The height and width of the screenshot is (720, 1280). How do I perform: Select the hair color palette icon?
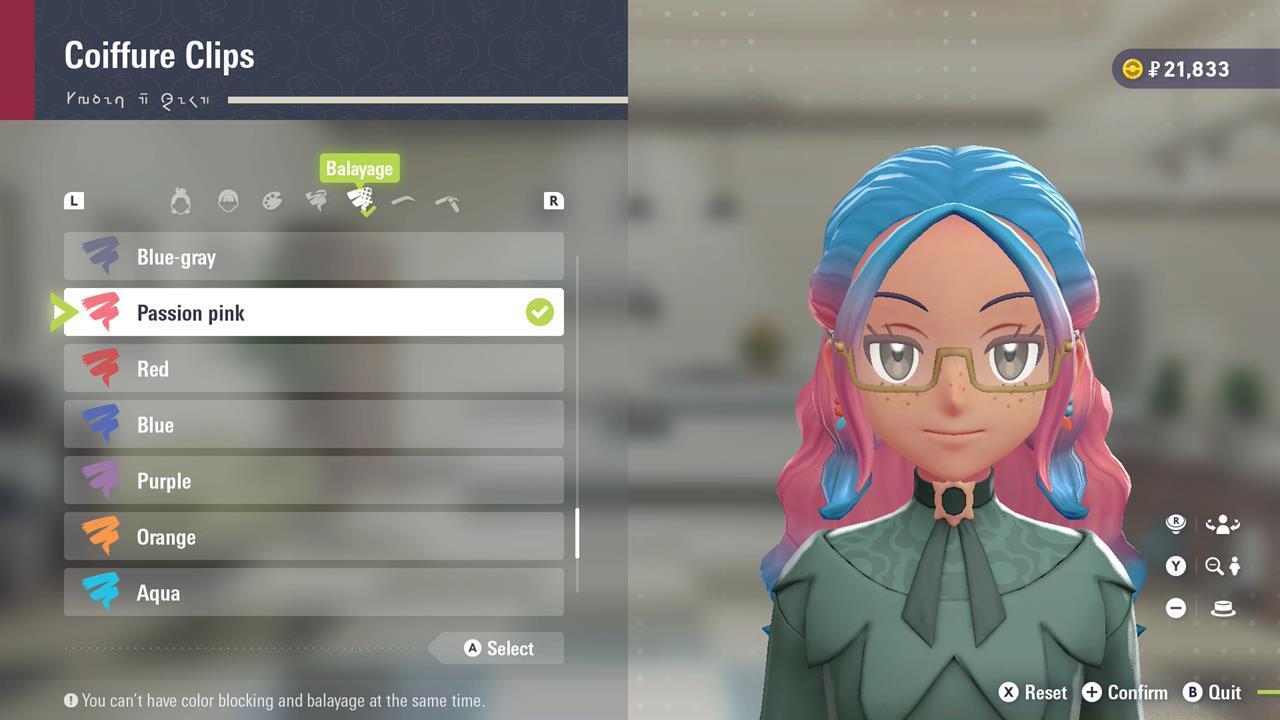(272, 200)
